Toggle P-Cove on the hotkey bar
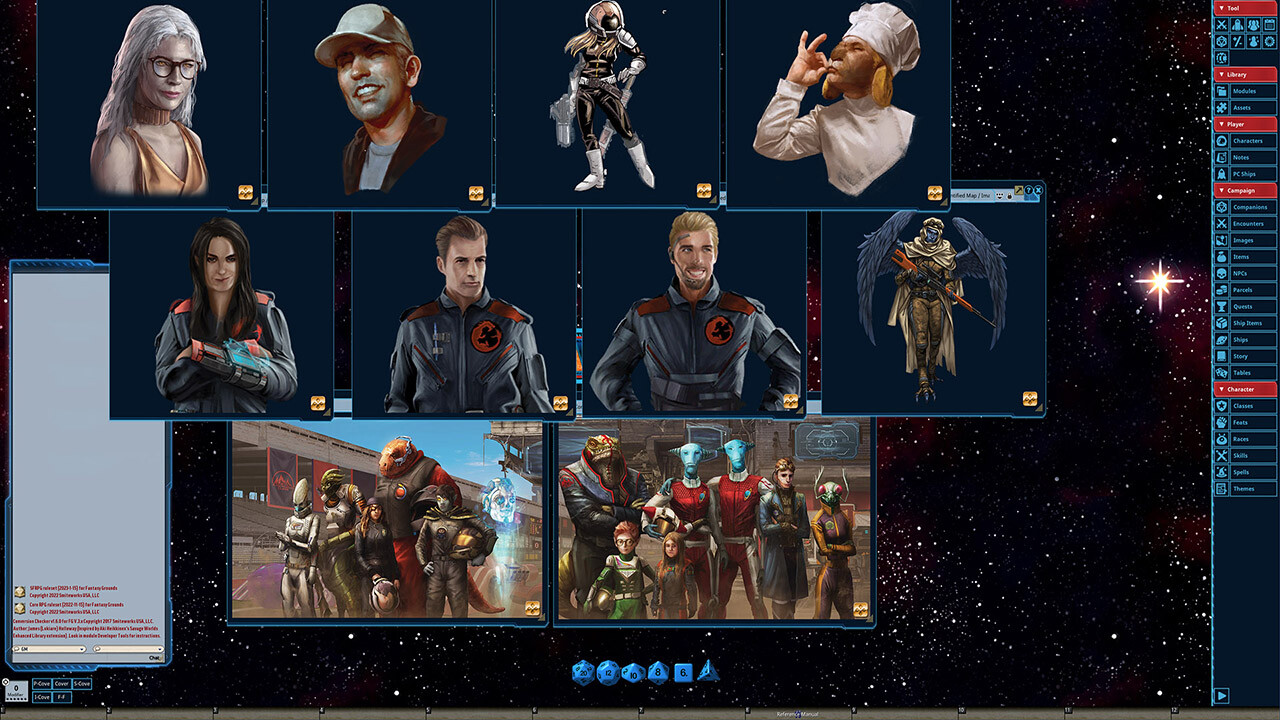This screenshot has height=720, width=1280. click(41, 683)
